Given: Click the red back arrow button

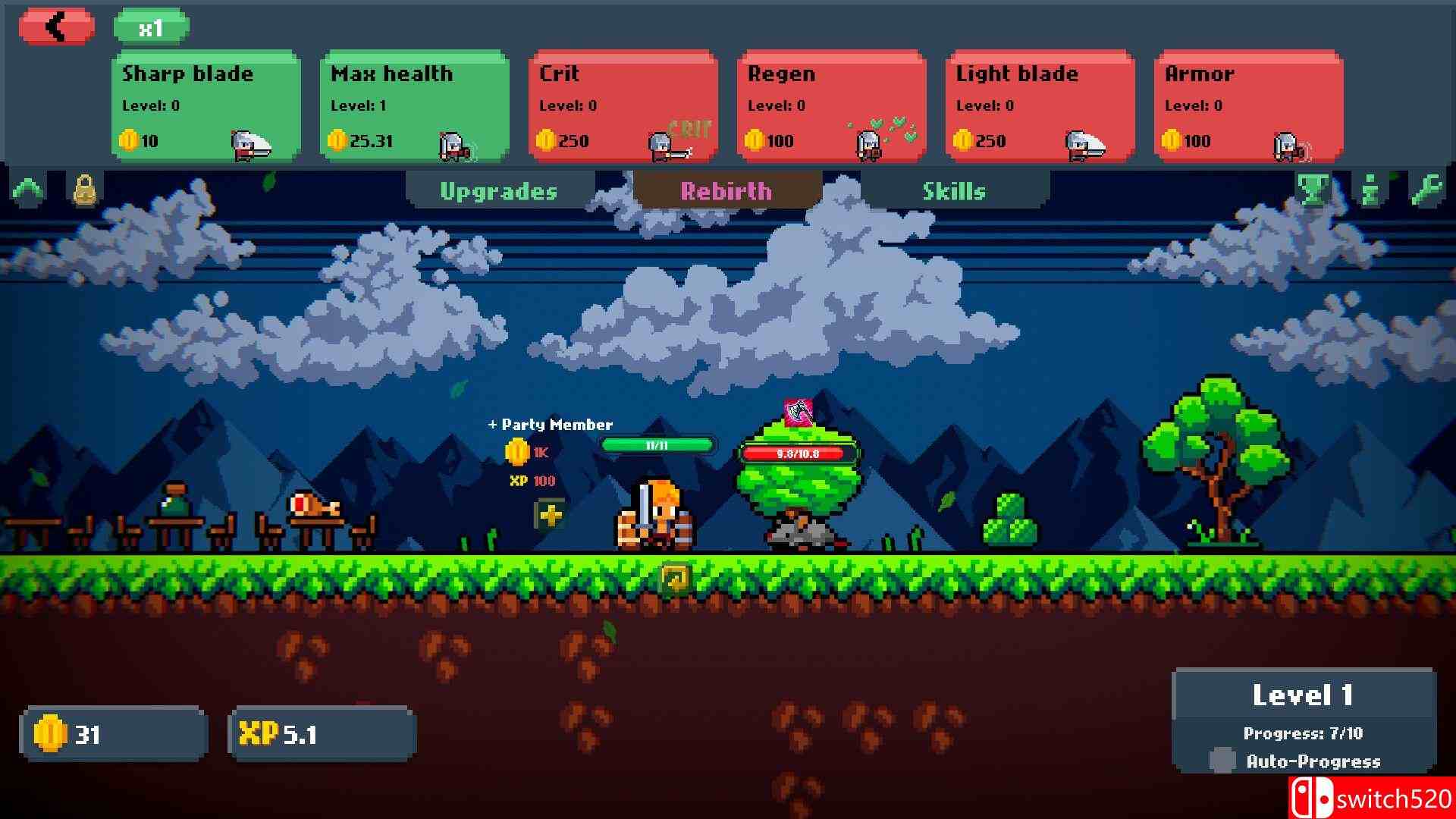Looking at the screenshot, I should point(57,27).
